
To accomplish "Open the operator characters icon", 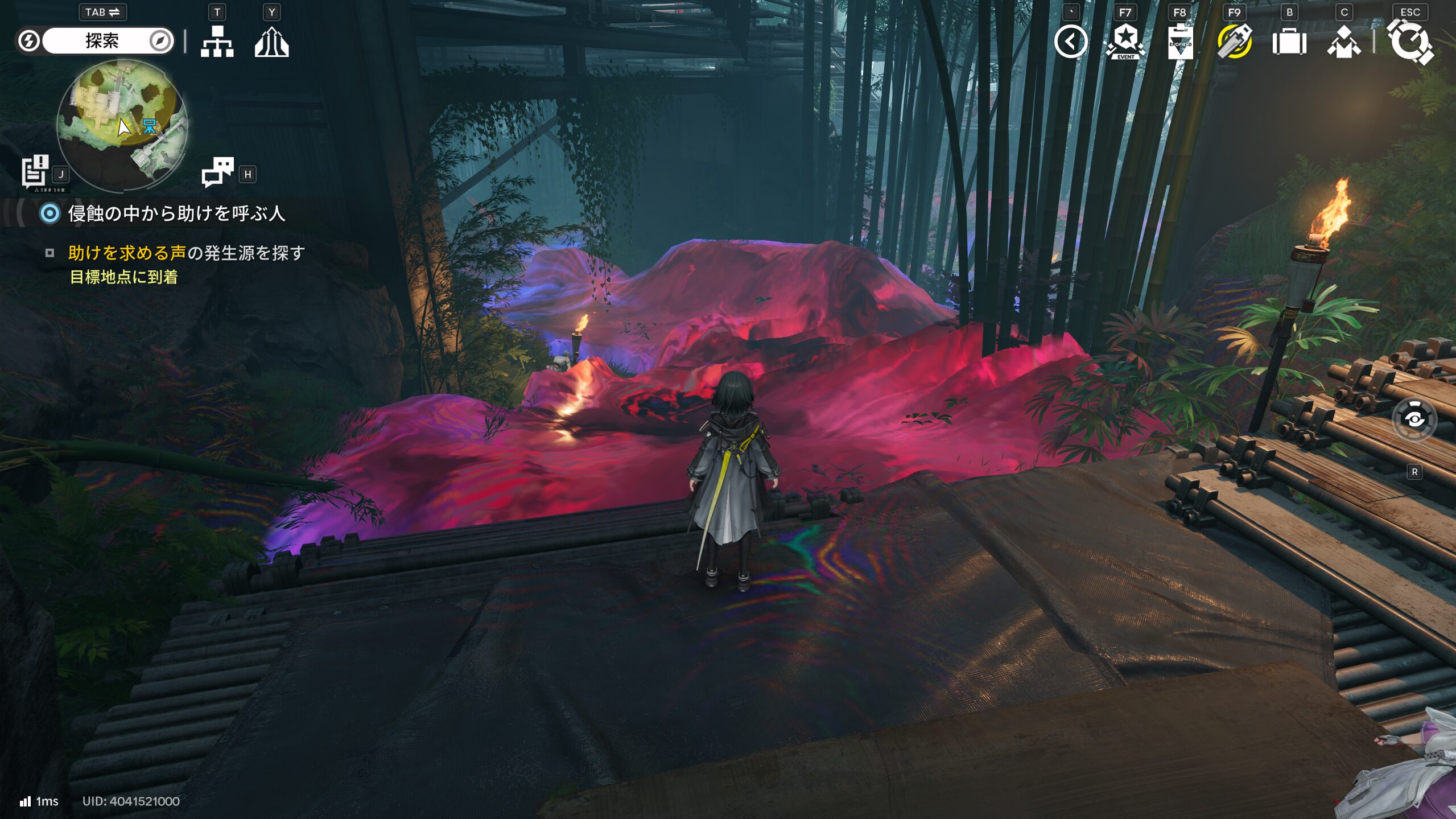I will coord(1344,42).
